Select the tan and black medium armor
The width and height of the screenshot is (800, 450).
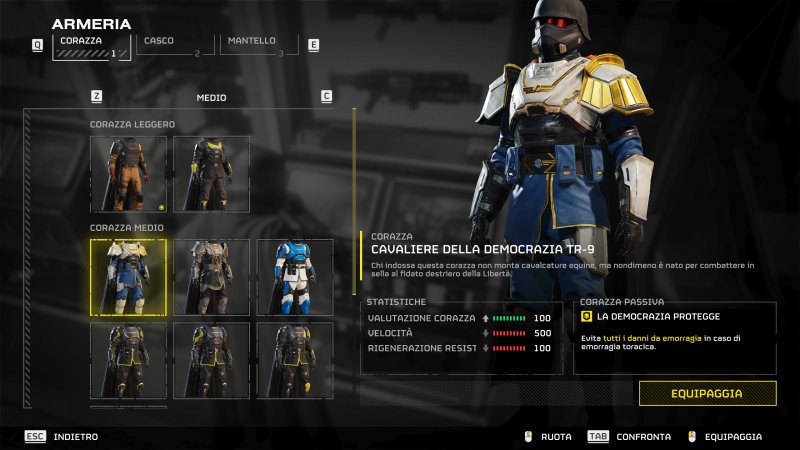point(211,277)
